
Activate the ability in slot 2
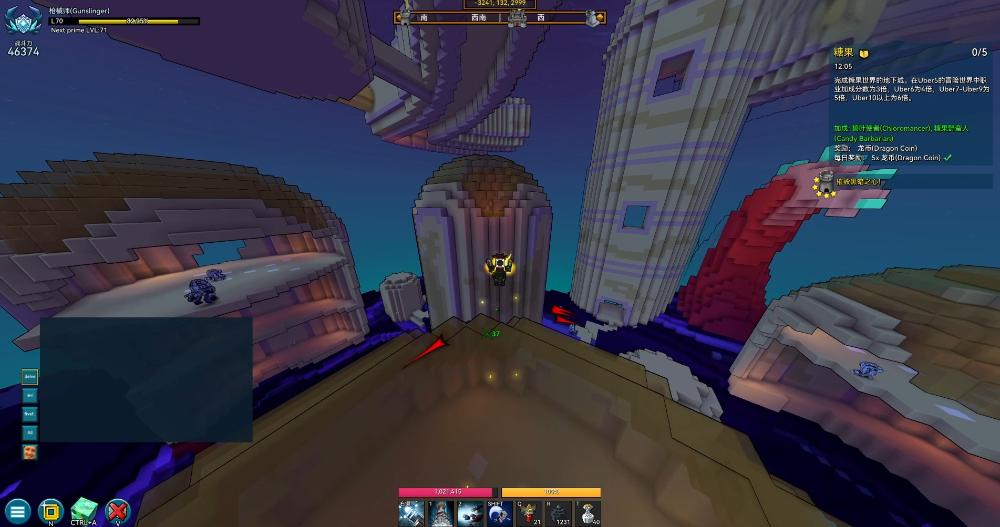coord(471,512)
